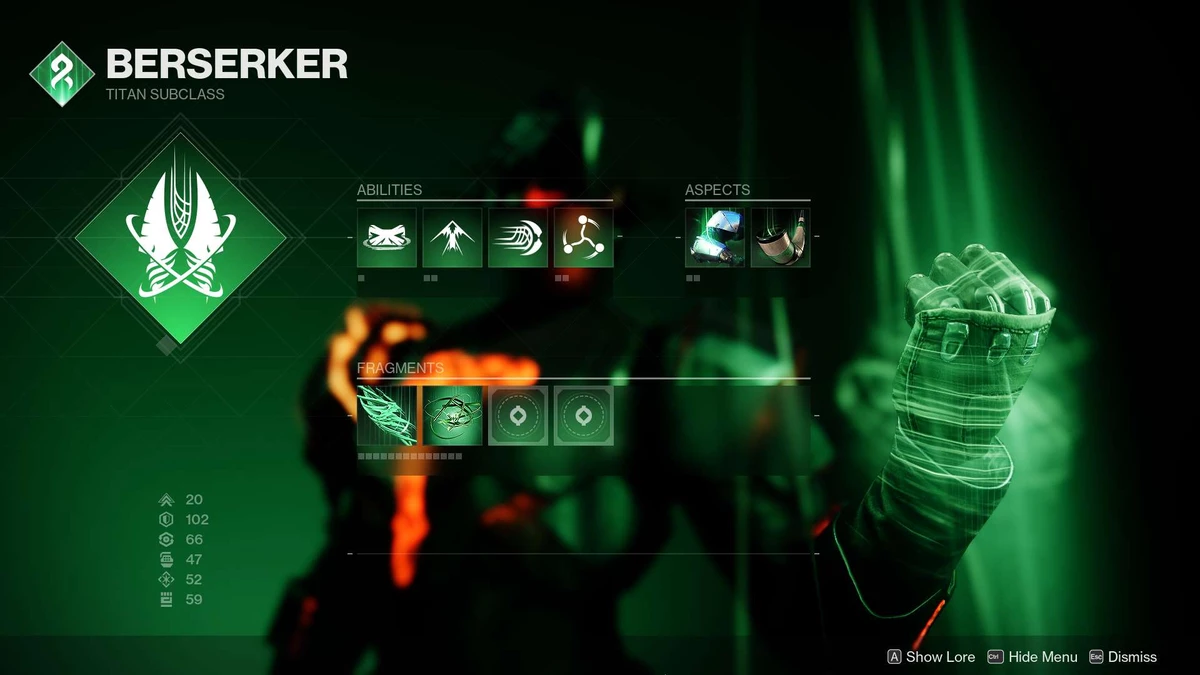Choose the curved horn aspect
This screenshot has width=1200, height=675.
click(780, 238)
